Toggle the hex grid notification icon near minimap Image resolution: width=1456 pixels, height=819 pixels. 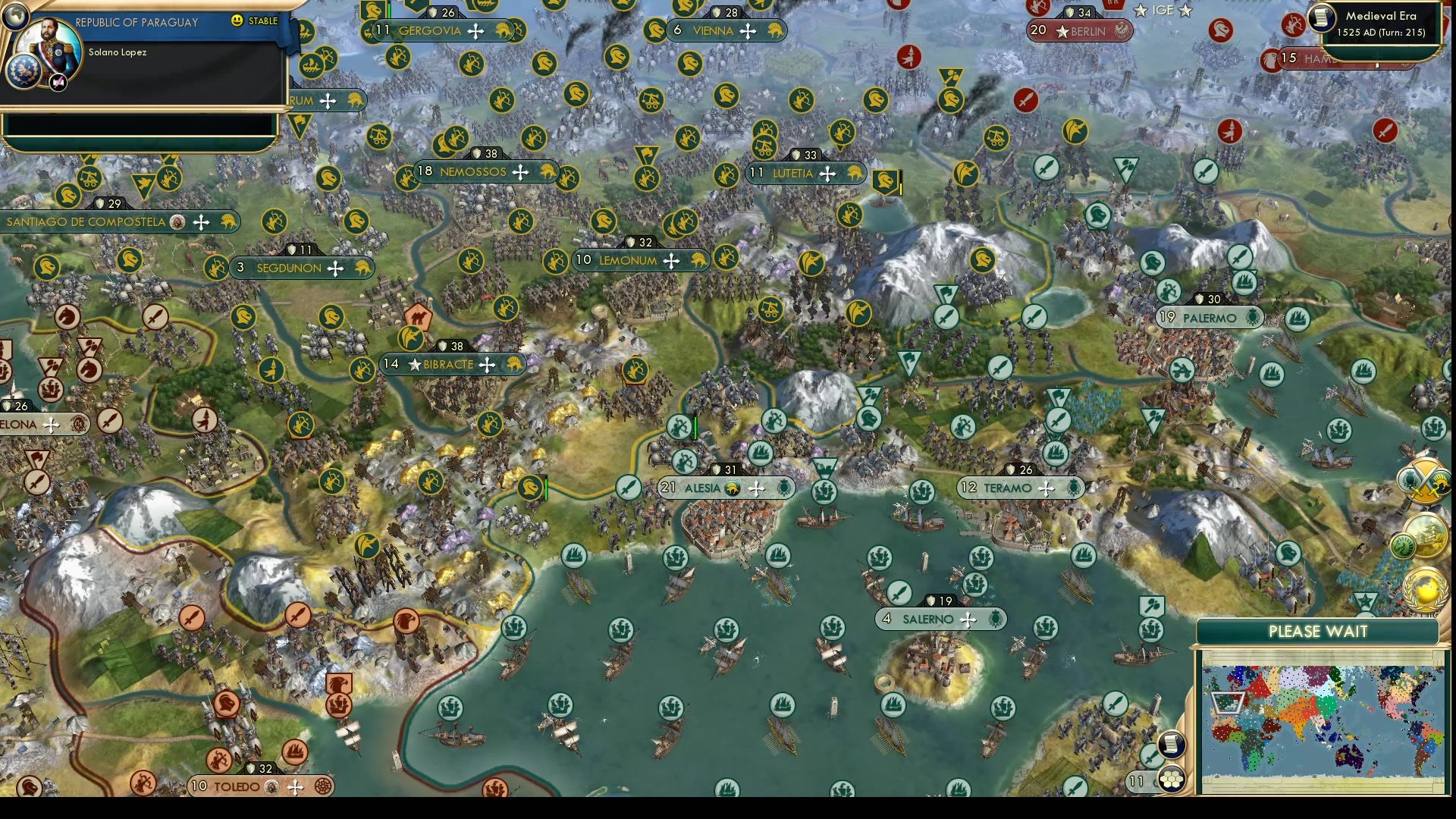pyautogui.click(x=1172, y=780)
